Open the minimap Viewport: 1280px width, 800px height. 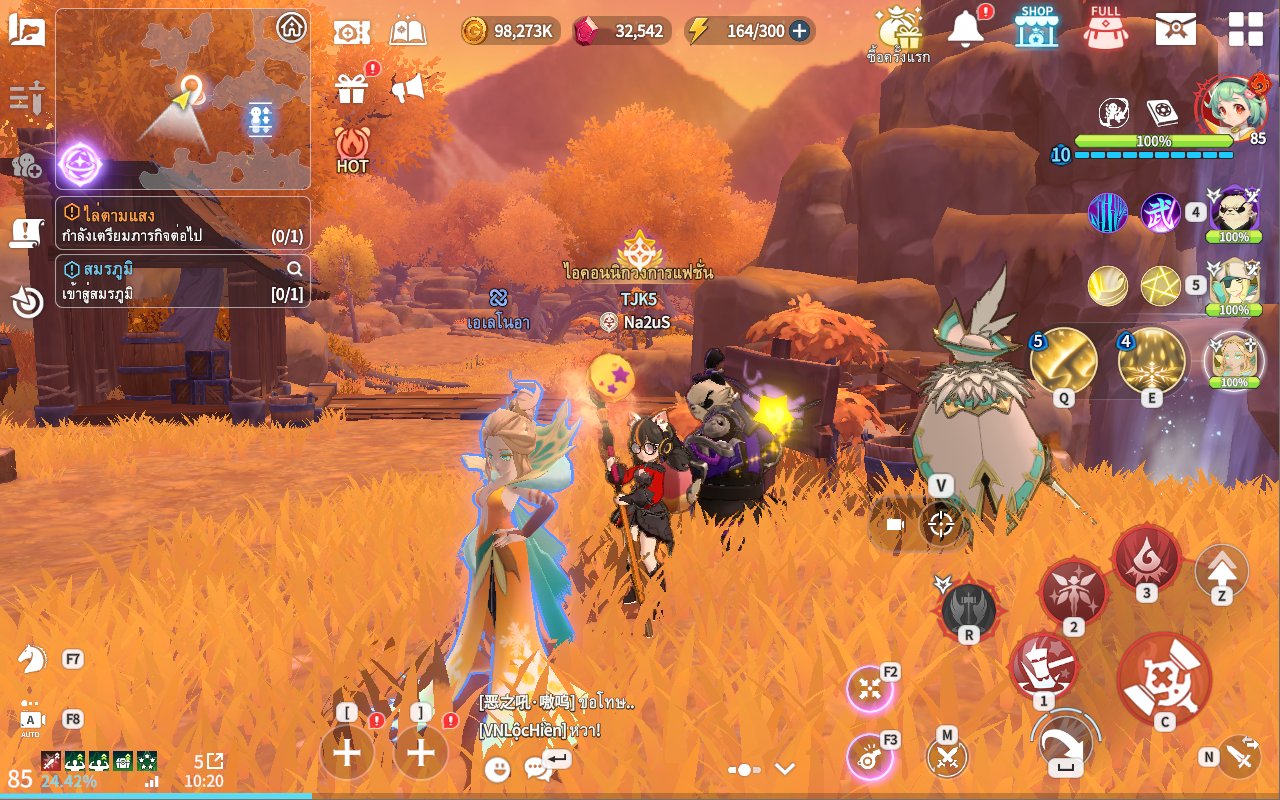coord(183,100)
